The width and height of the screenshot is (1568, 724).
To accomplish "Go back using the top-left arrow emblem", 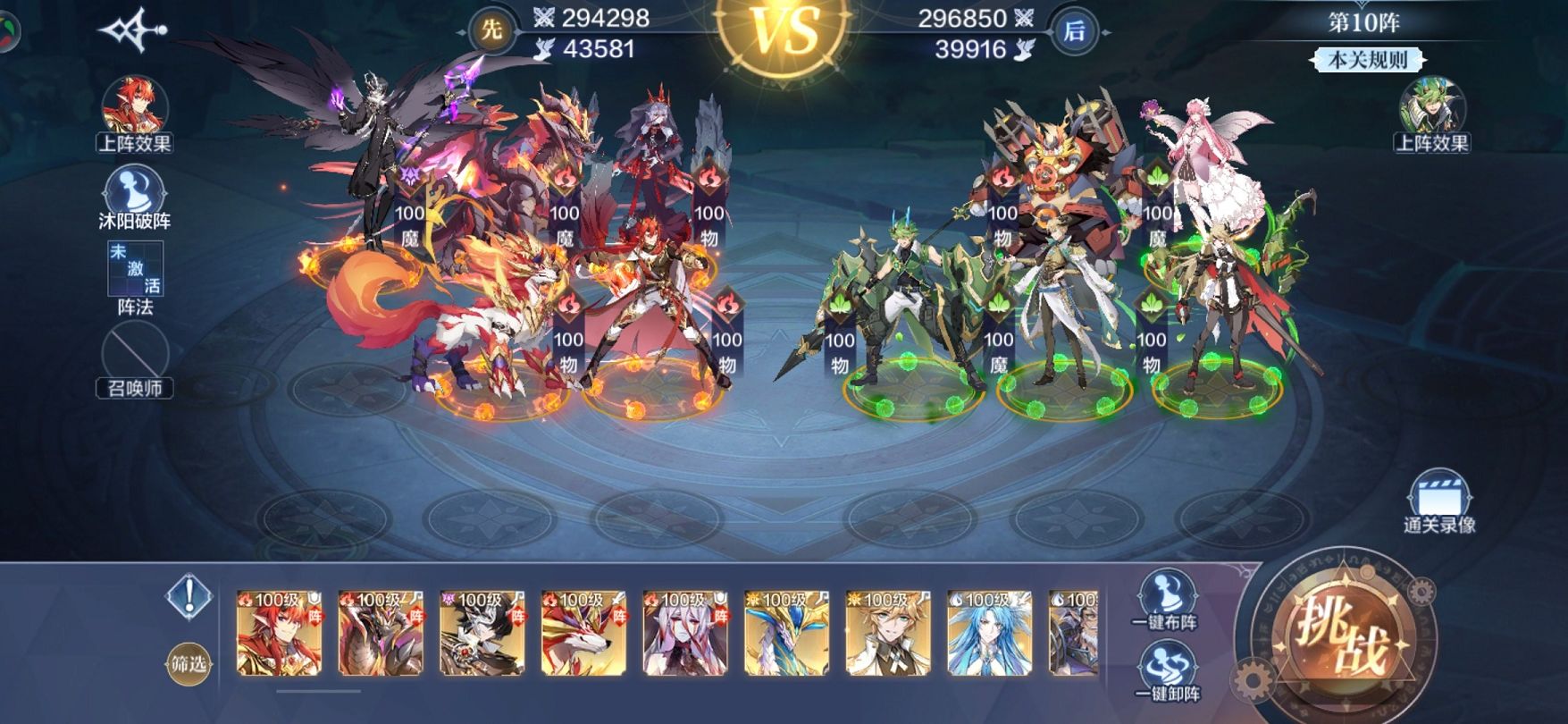I will coord(133,31).
